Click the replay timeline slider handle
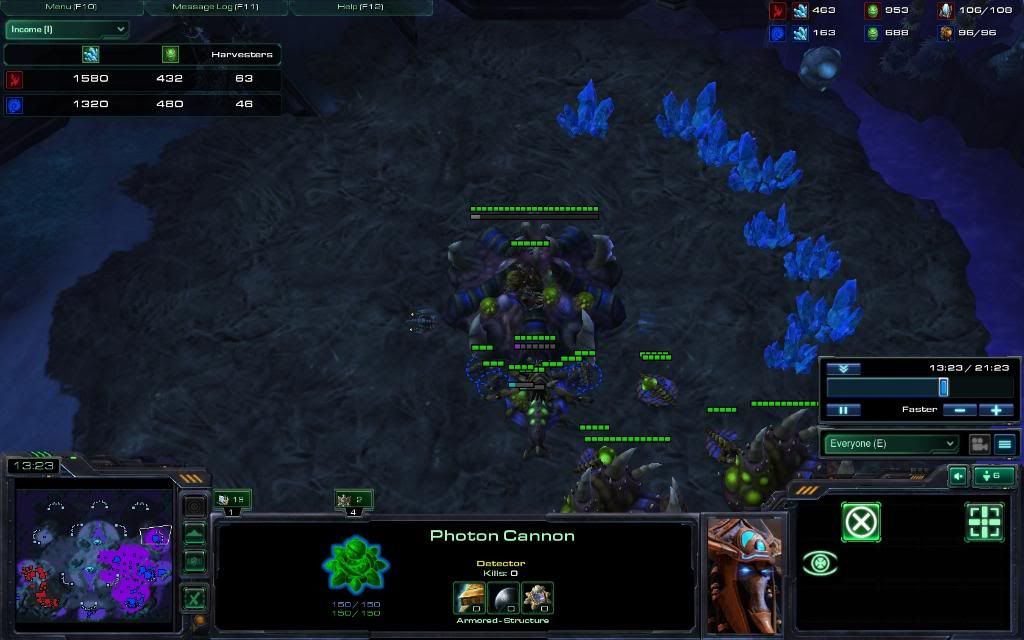The width and height of the screenshot is (1024, 640). point(943,387)
